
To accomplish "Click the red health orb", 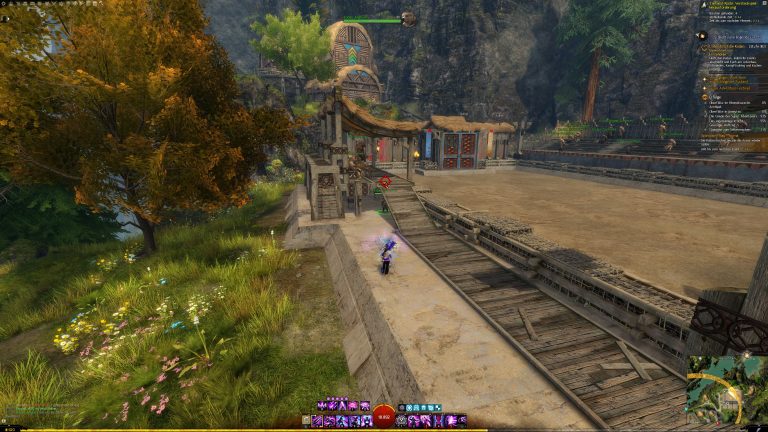I will click(384, 415).
